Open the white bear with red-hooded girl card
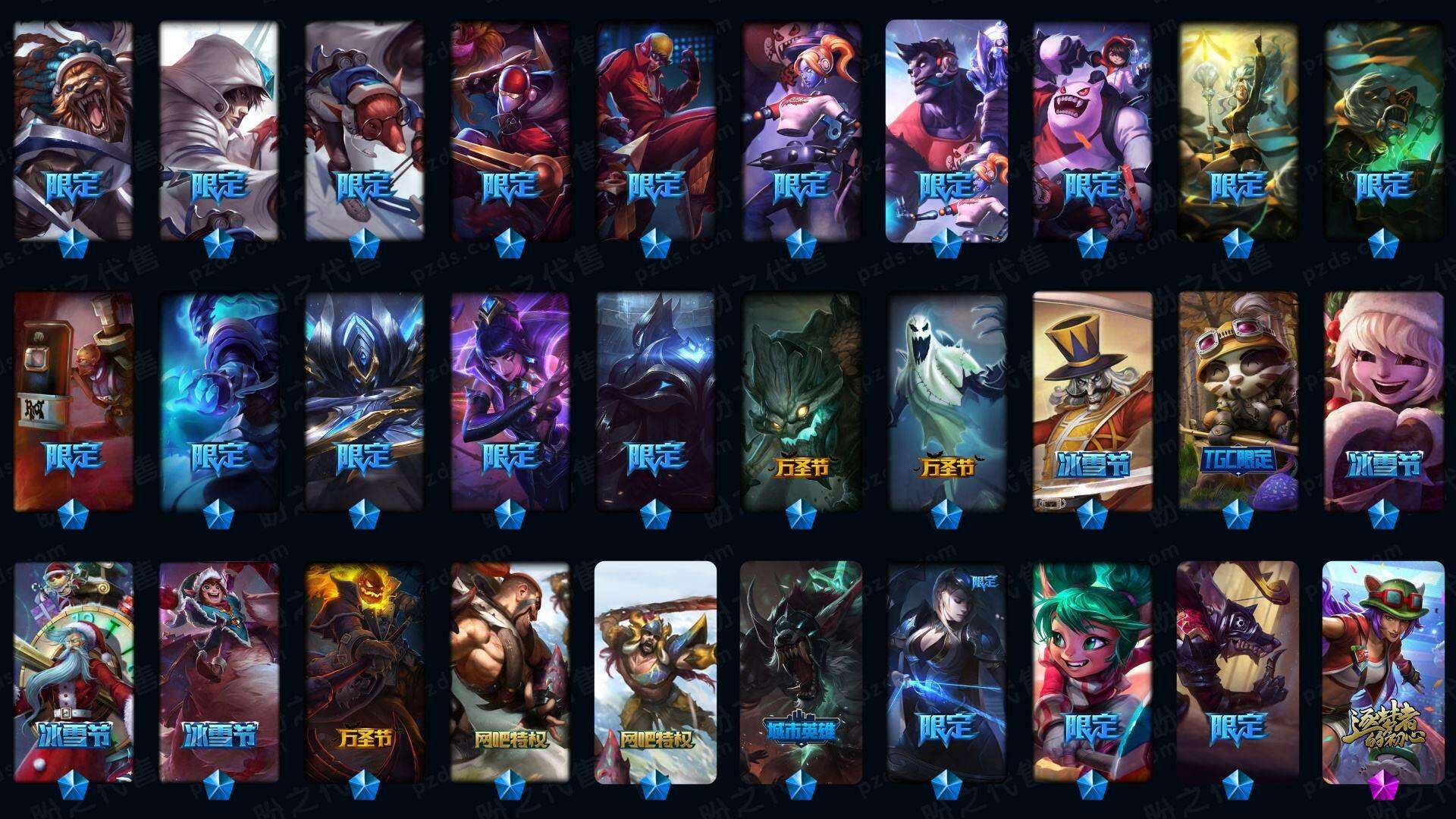This screenshot has height=819, width=1456. tap(1092, 129)
